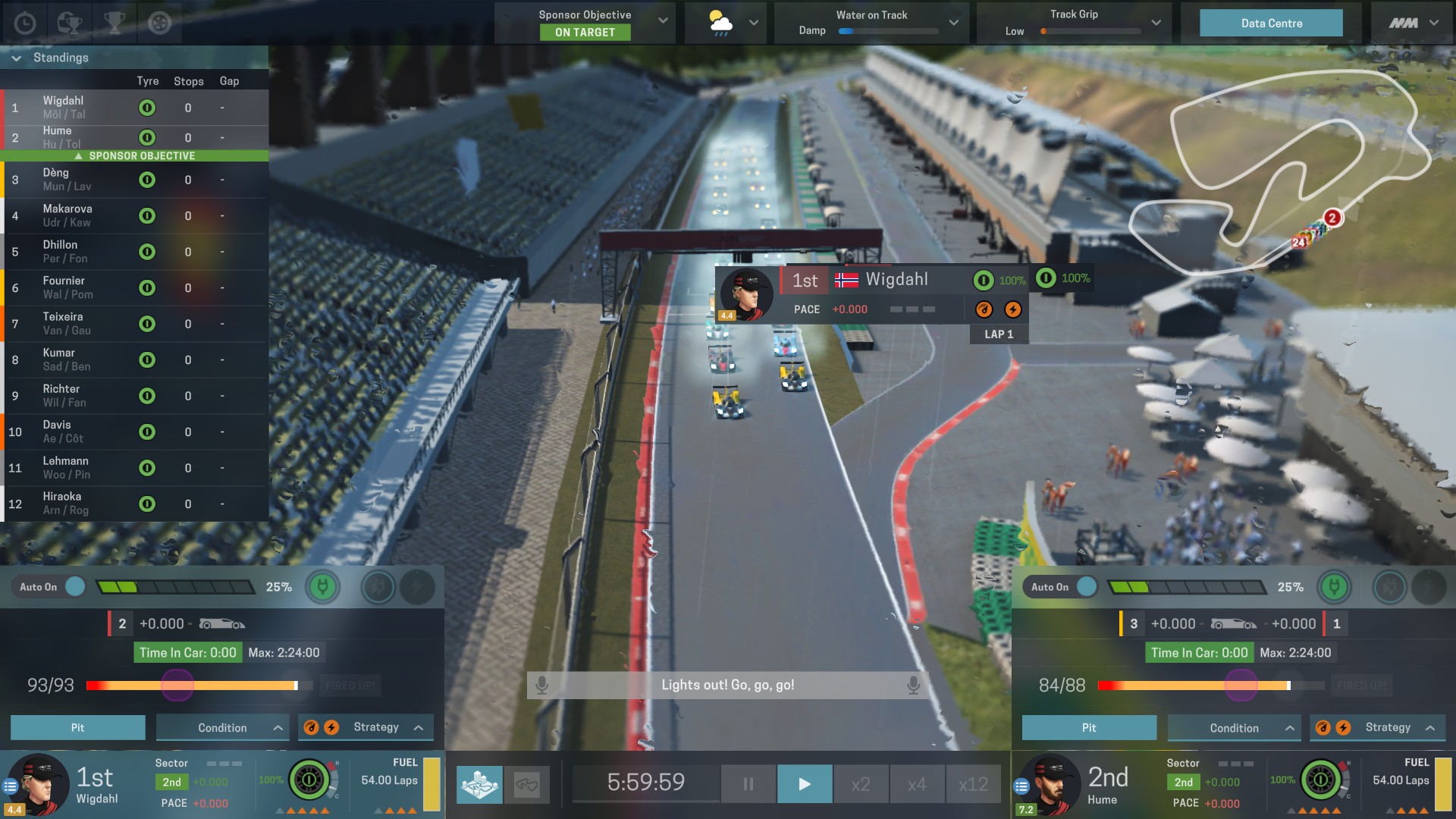Click the stopwatch race timer icon top left
1456x819 pixels.
coord(25,23)
